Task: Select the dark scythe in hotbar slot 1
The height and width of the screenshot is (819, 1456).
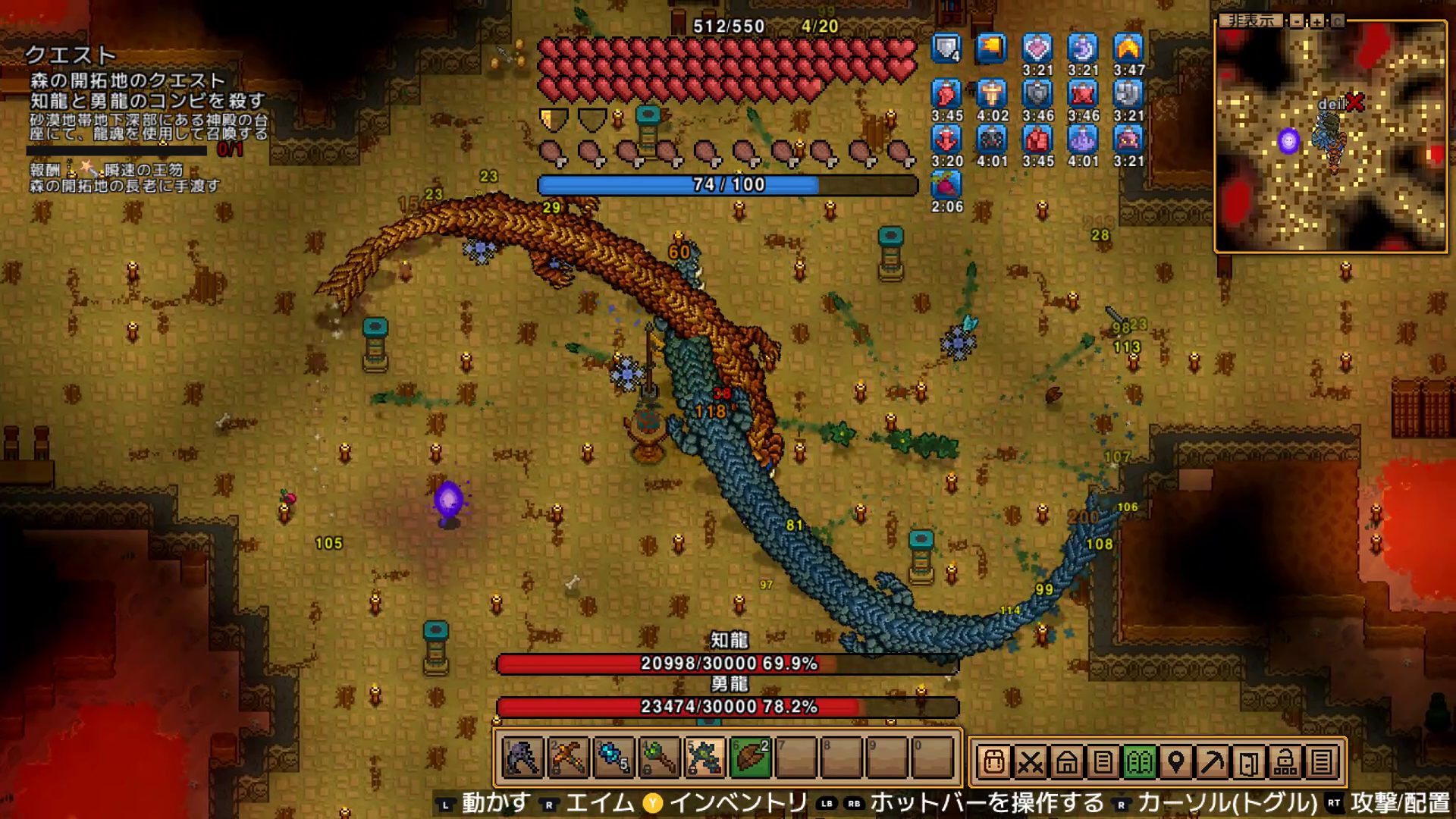Action: tap(522, 758)
